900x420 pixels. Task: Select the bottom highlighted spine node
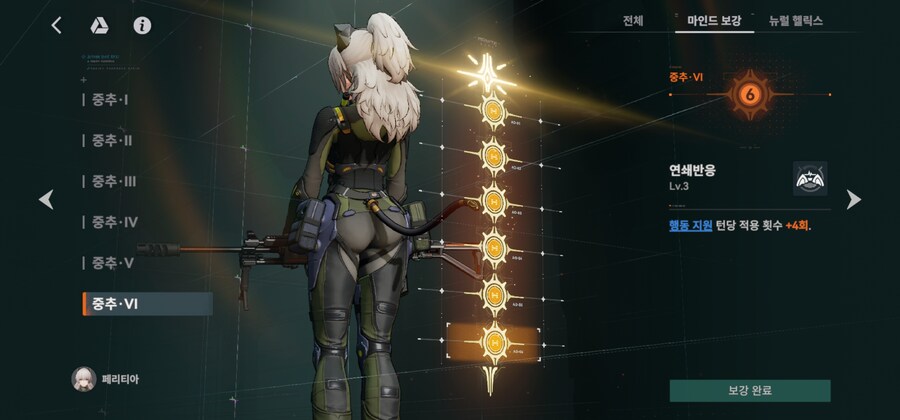tap(493, 343)
